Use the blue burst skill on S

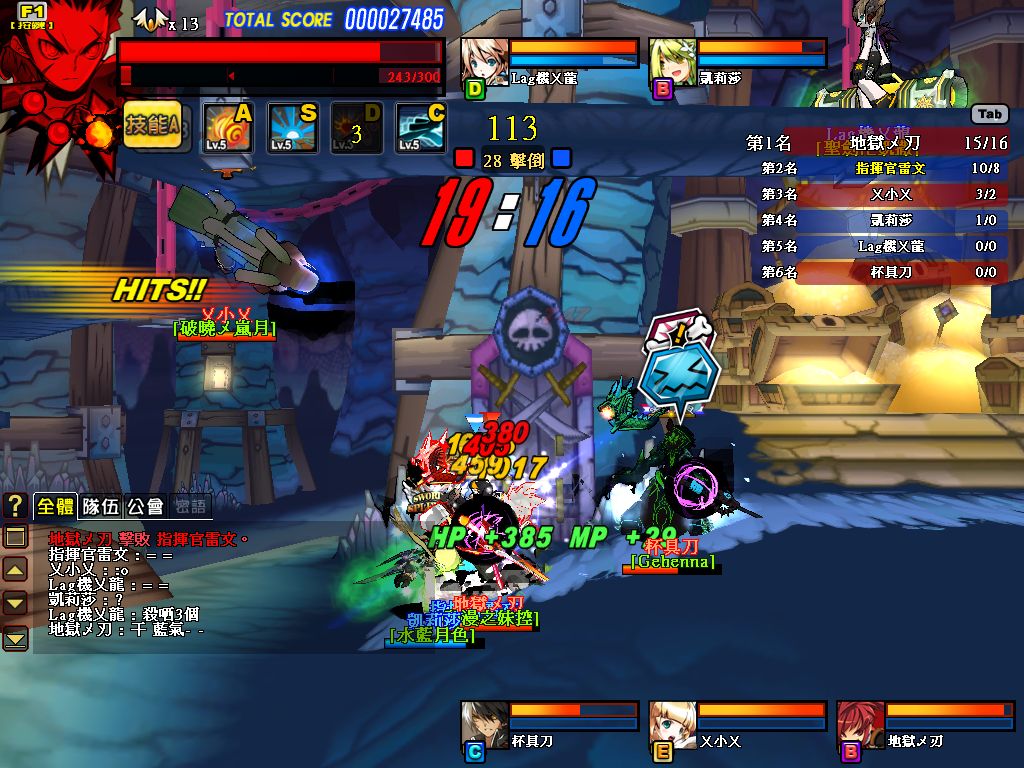pyautogui.click(x=292, y=127)
